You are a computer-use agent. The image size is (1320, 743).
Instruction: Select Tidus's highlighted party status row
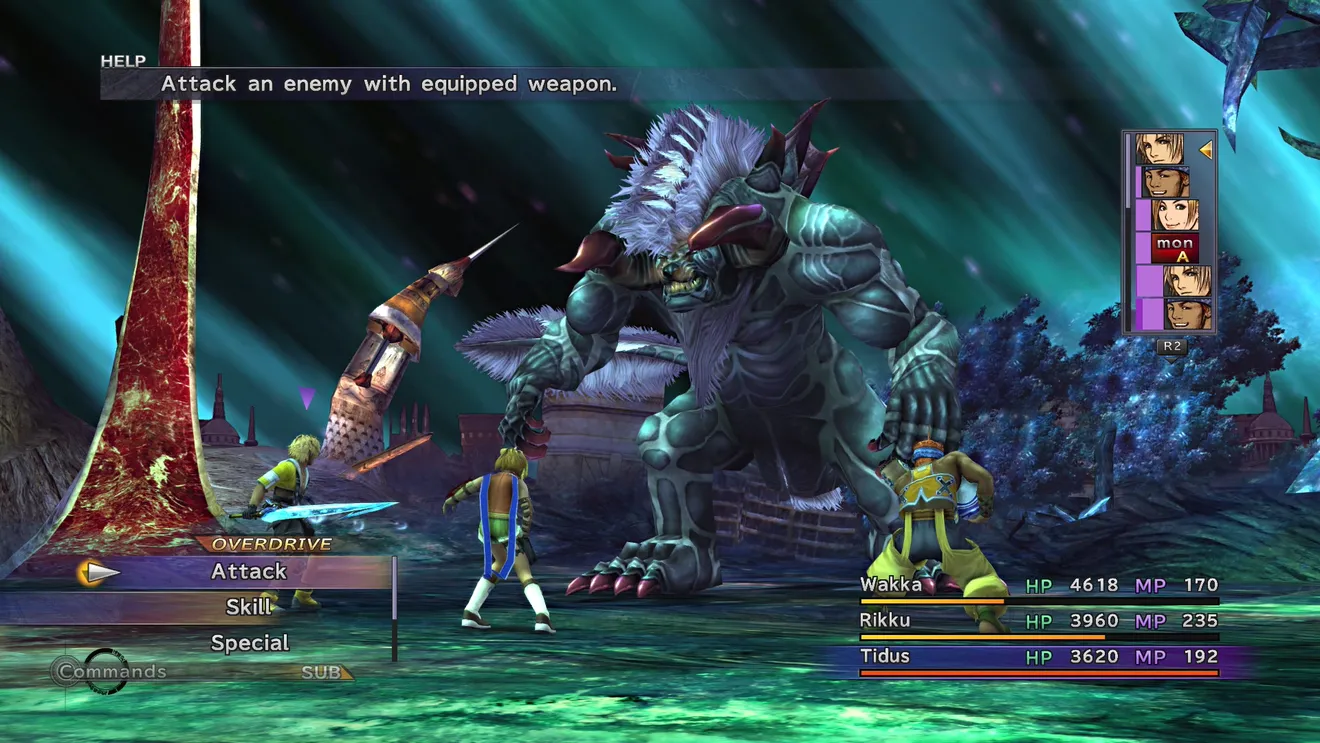pyautogui.click(x=1038, y=657)
